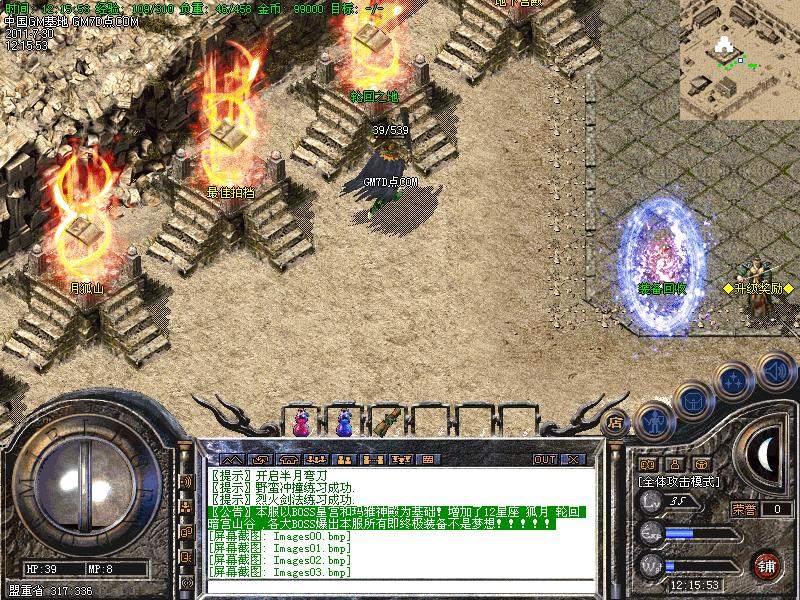Click the OUT button above chat
The height and width of the screenshot is (600, 800).
pos(544,460)
